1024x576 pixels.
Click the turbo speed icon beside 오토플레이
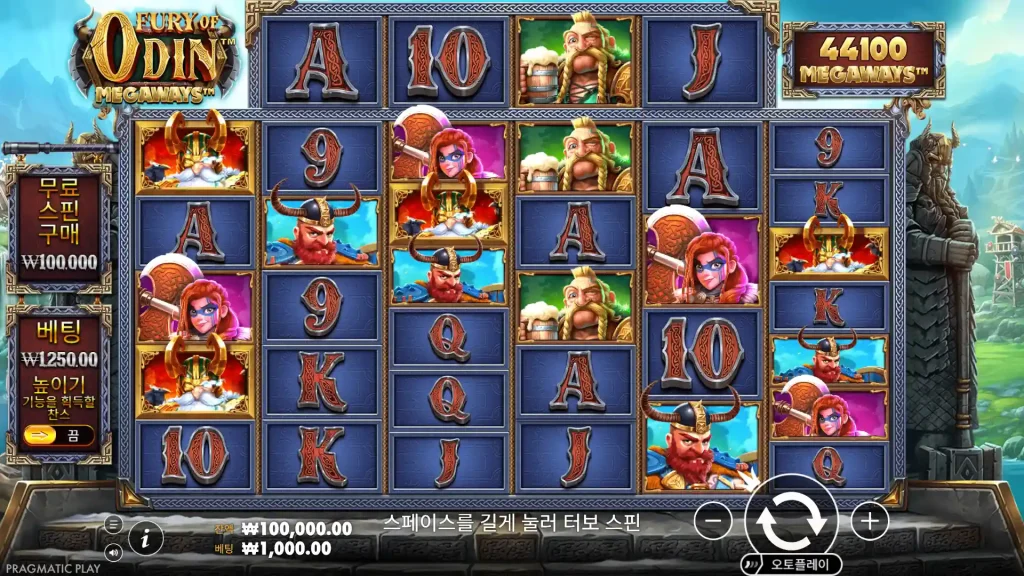point(752,565)
